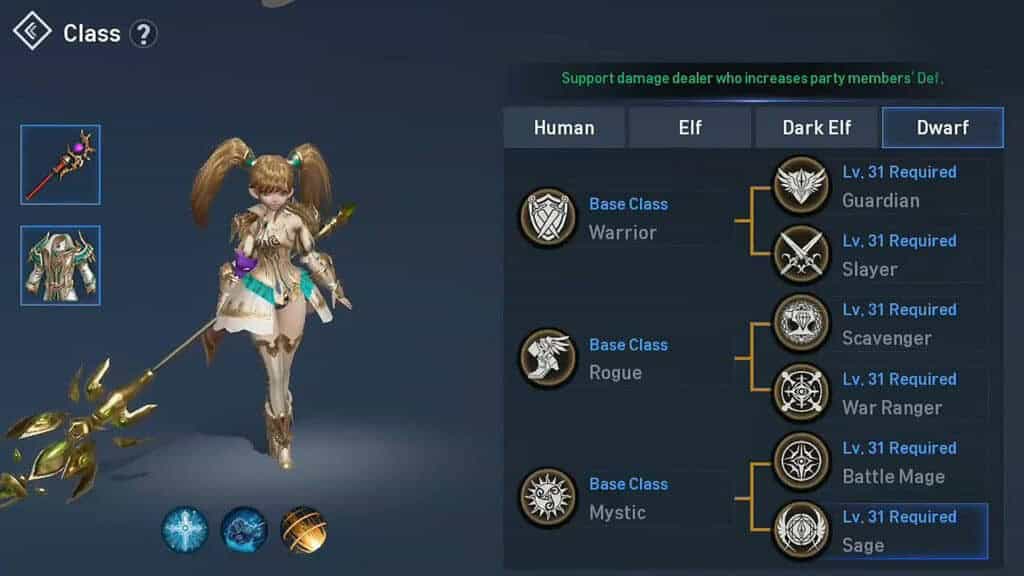Viewport: 1024px width, 576px height.
Task: Switch to the Elf race tab
Action: click(690, 127)
